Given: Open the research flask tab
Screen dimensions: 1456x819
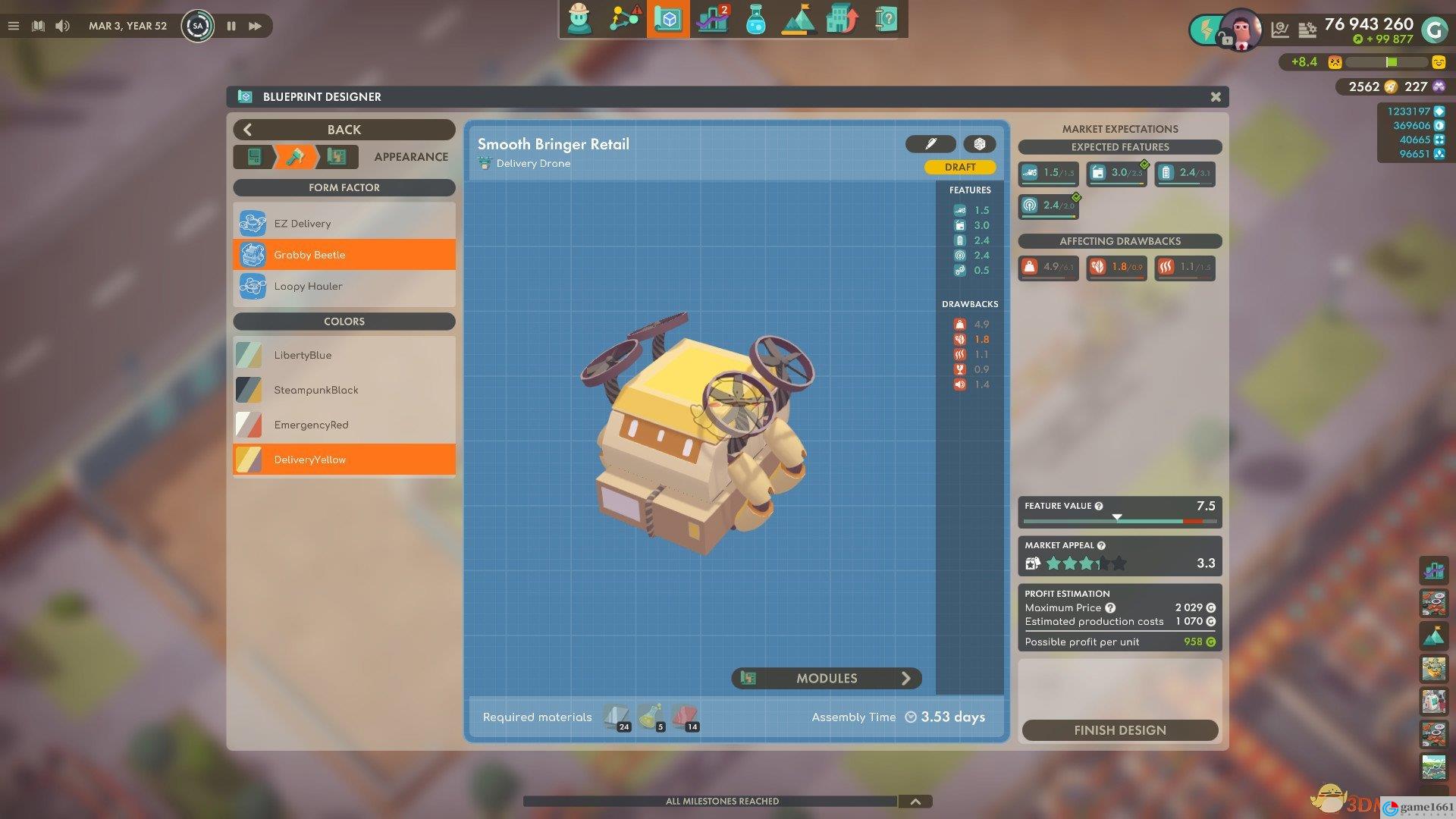Looking at the screenshot, I should [755, 19].
